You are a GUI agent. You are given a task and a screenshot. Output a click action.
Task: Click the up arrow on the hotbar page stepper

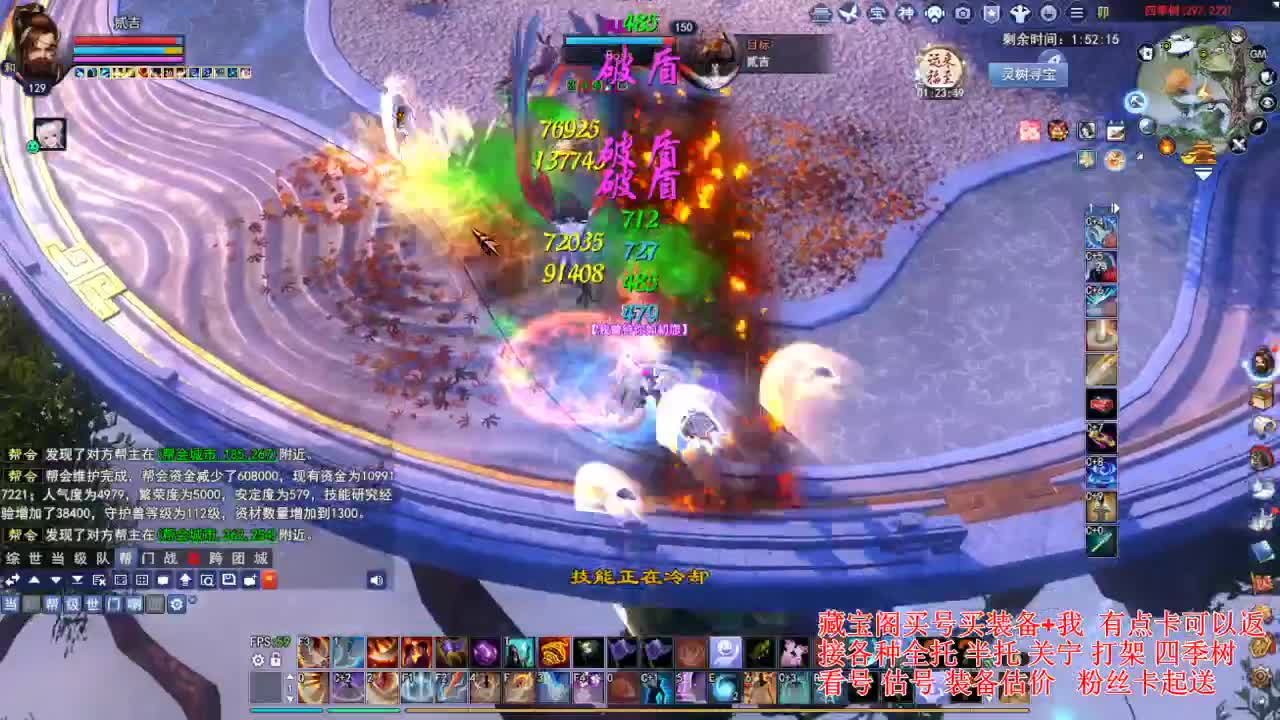click(x=290, y=678)
